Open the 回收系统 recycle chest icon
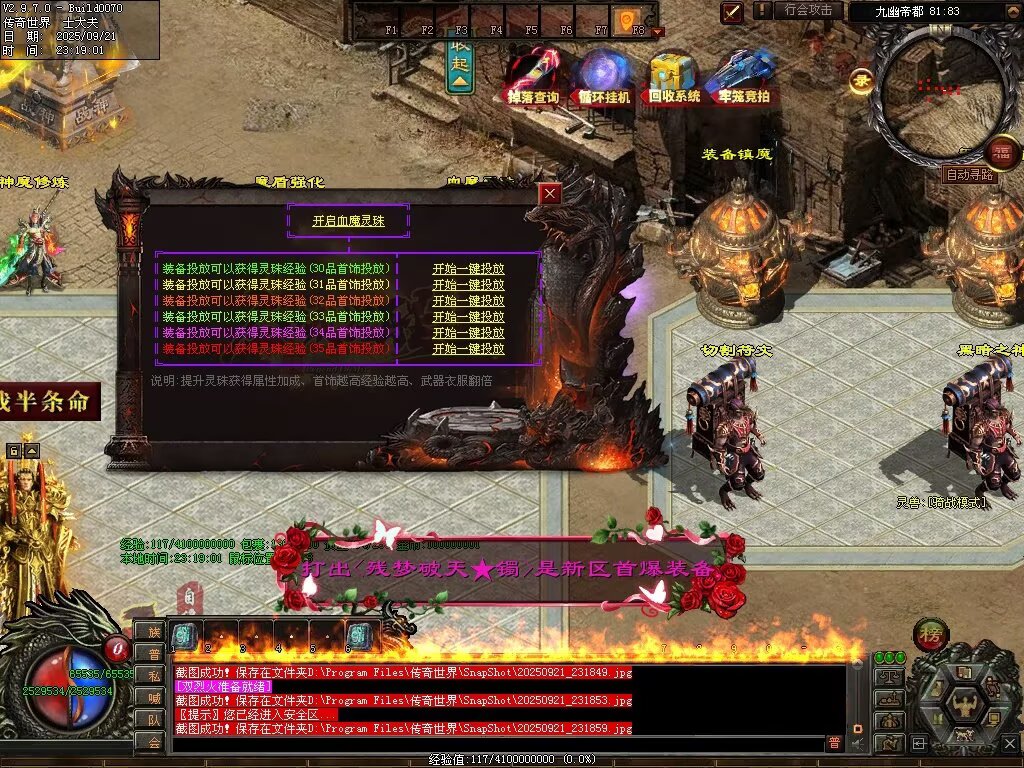 [674, 74]
